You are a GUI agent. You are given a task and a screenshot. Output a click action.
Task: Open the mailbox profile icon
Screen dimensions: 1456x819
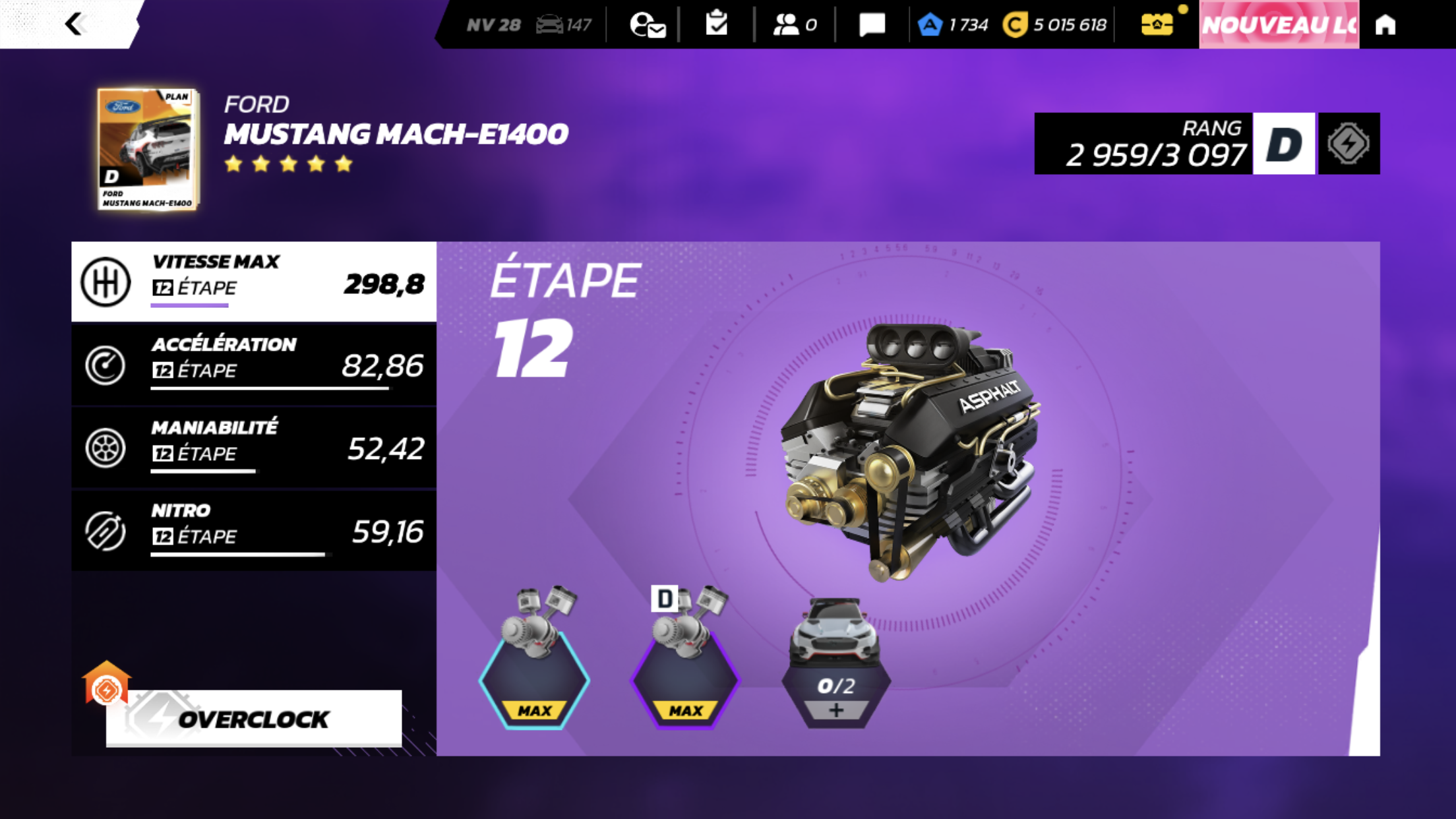coord(647,25)
